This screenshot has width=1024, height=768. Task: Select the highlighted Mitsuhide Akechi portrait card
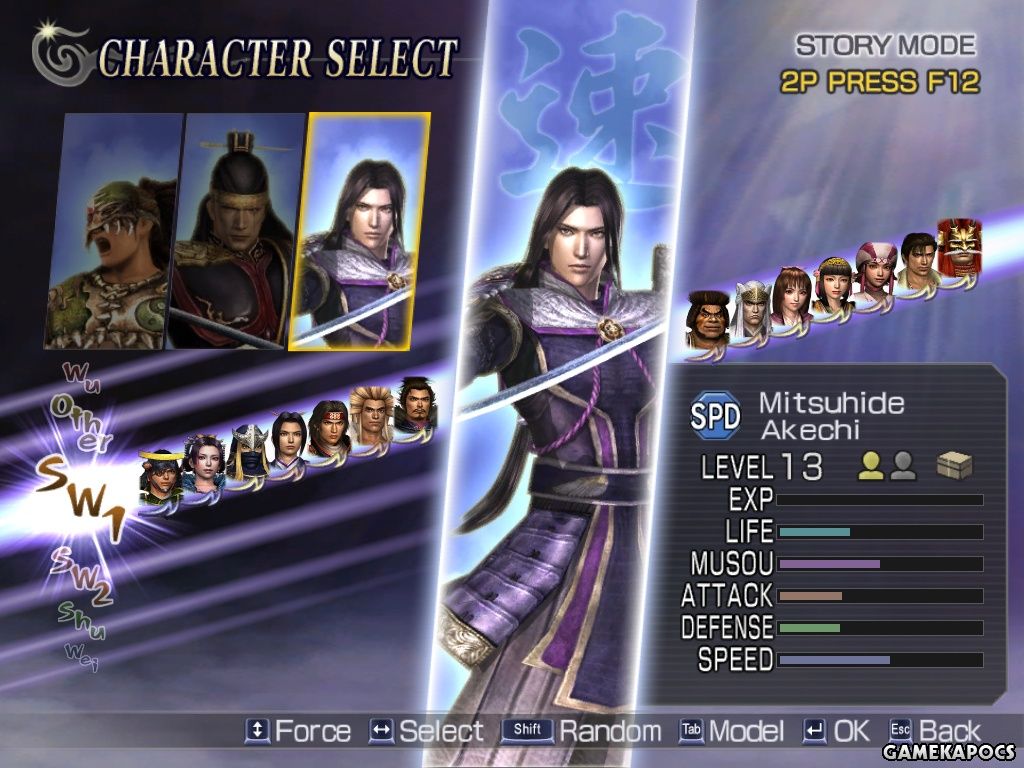(361, 231)
